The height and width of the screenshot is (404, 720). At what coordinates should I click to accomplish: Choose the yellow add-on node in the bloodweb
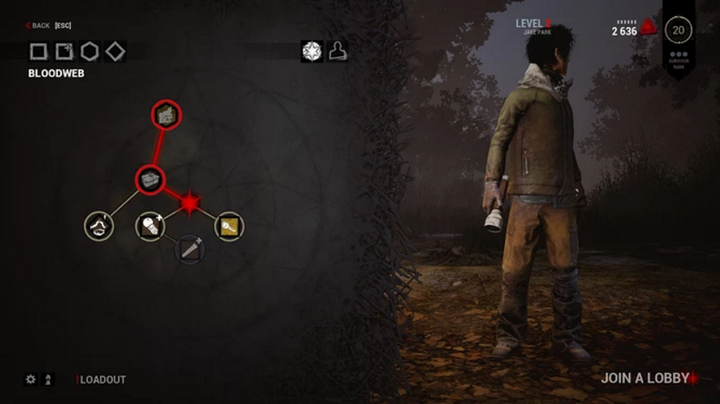pos(229,226)
